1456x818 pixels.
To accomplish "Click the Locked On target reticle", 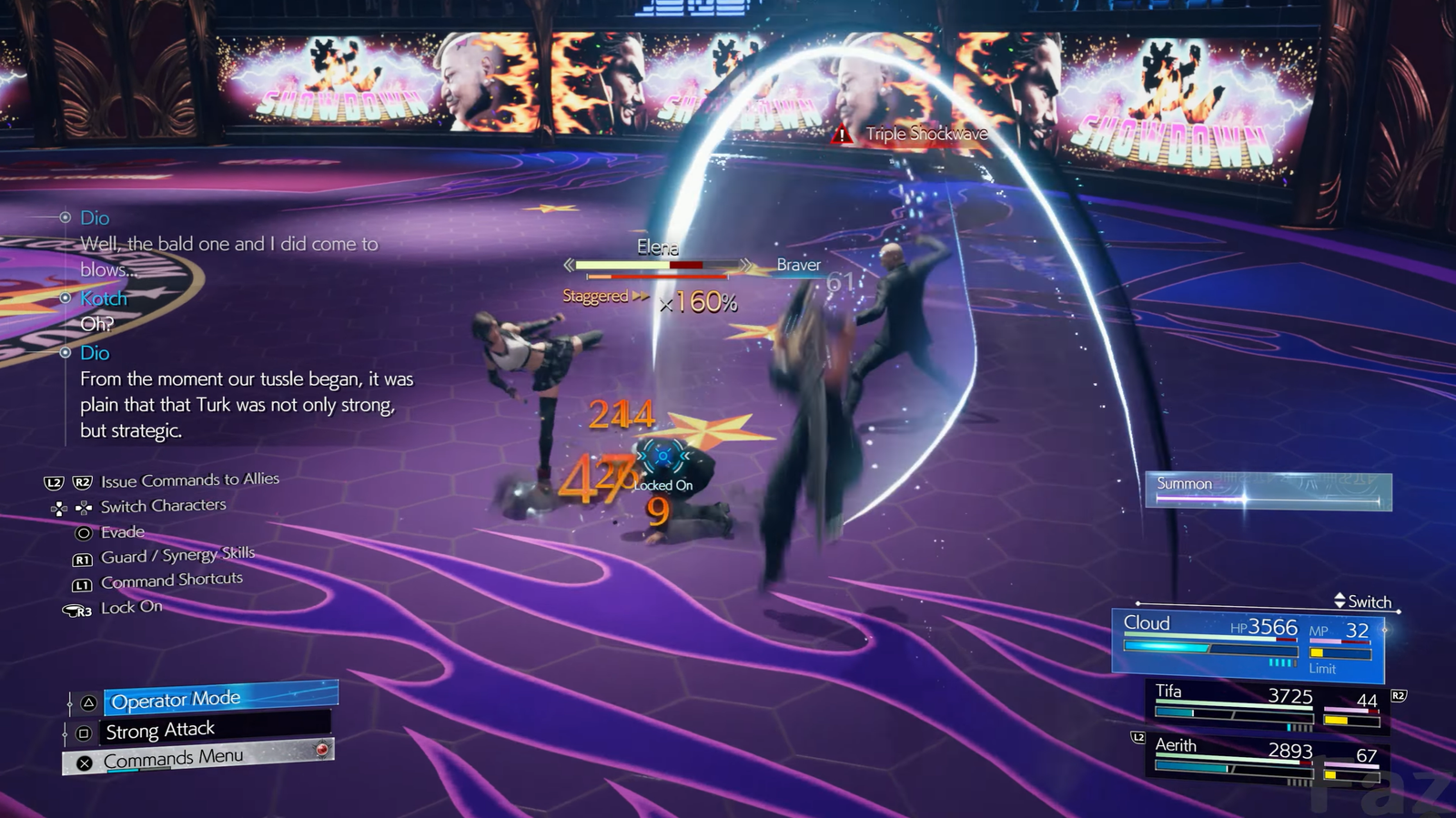I will (x=662, y=457).
